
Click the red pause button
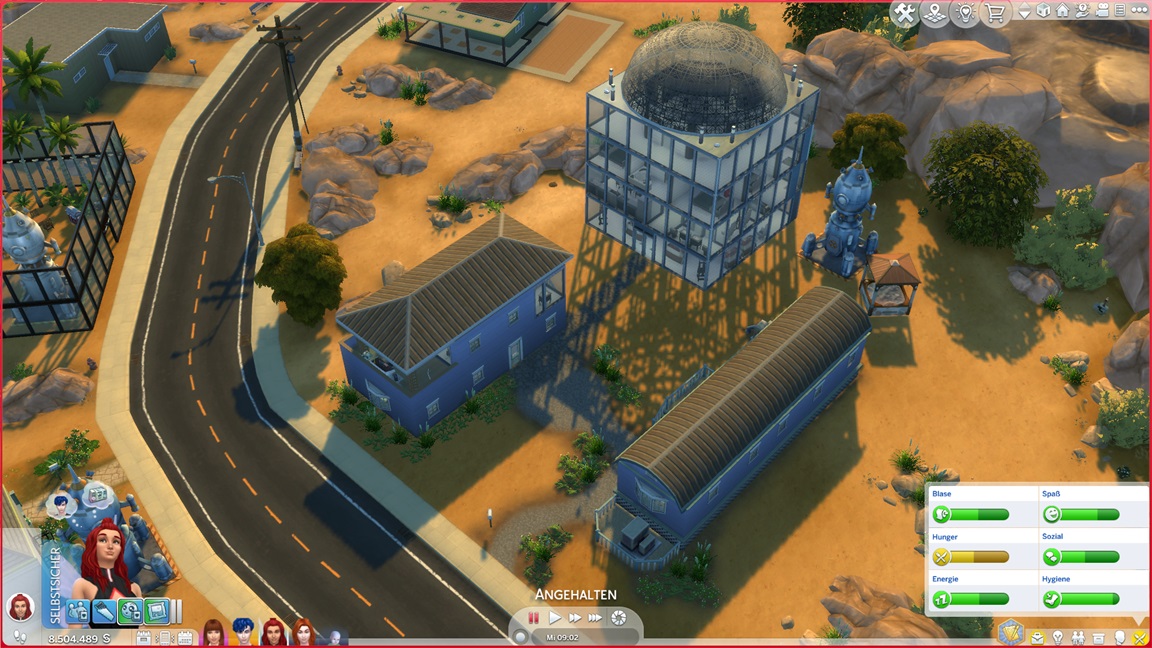click(534, 618)
